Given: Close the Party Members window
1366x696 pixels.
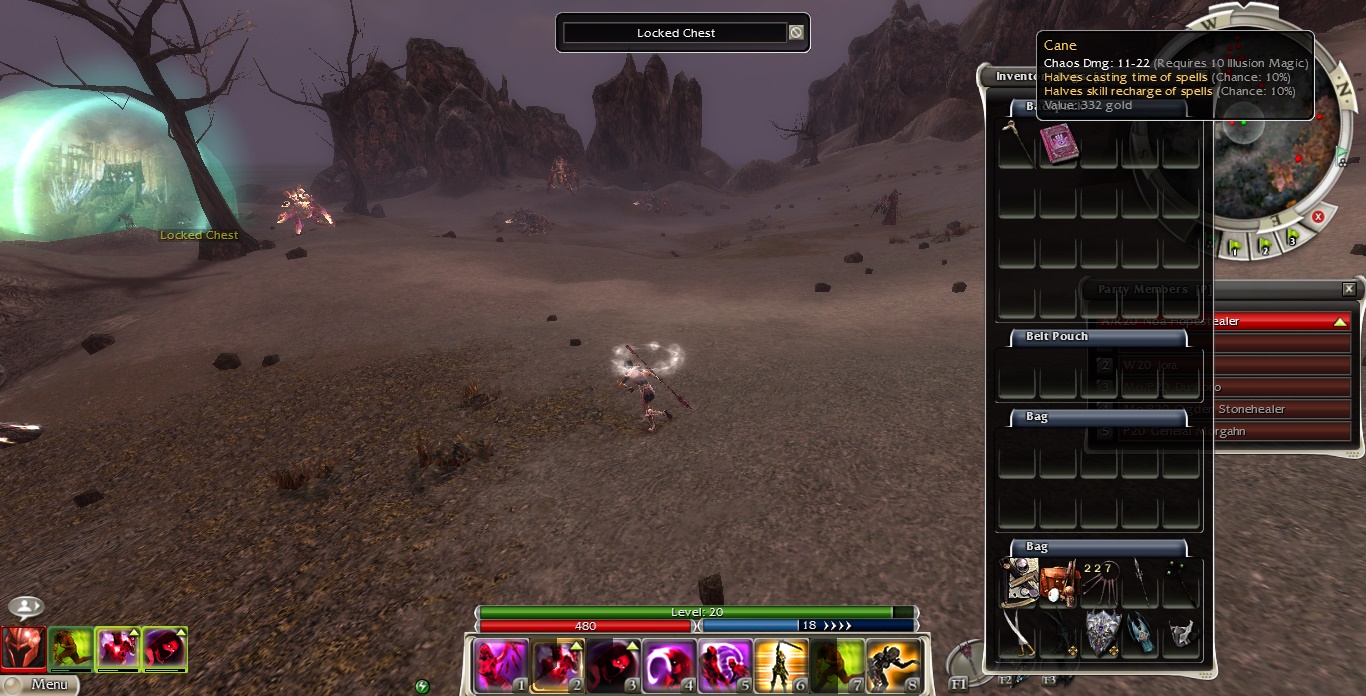Looking at the screenshot, I should (x=1349, y=289).
